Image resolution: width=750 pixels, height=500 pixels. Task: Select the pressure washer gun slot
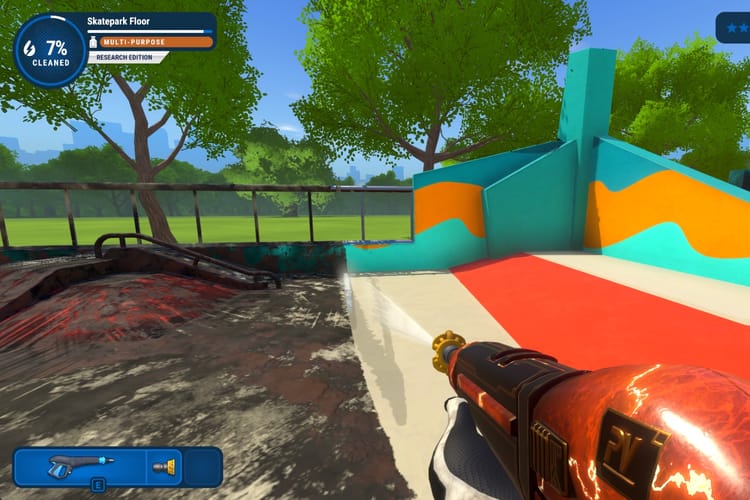tap(80, 465)
